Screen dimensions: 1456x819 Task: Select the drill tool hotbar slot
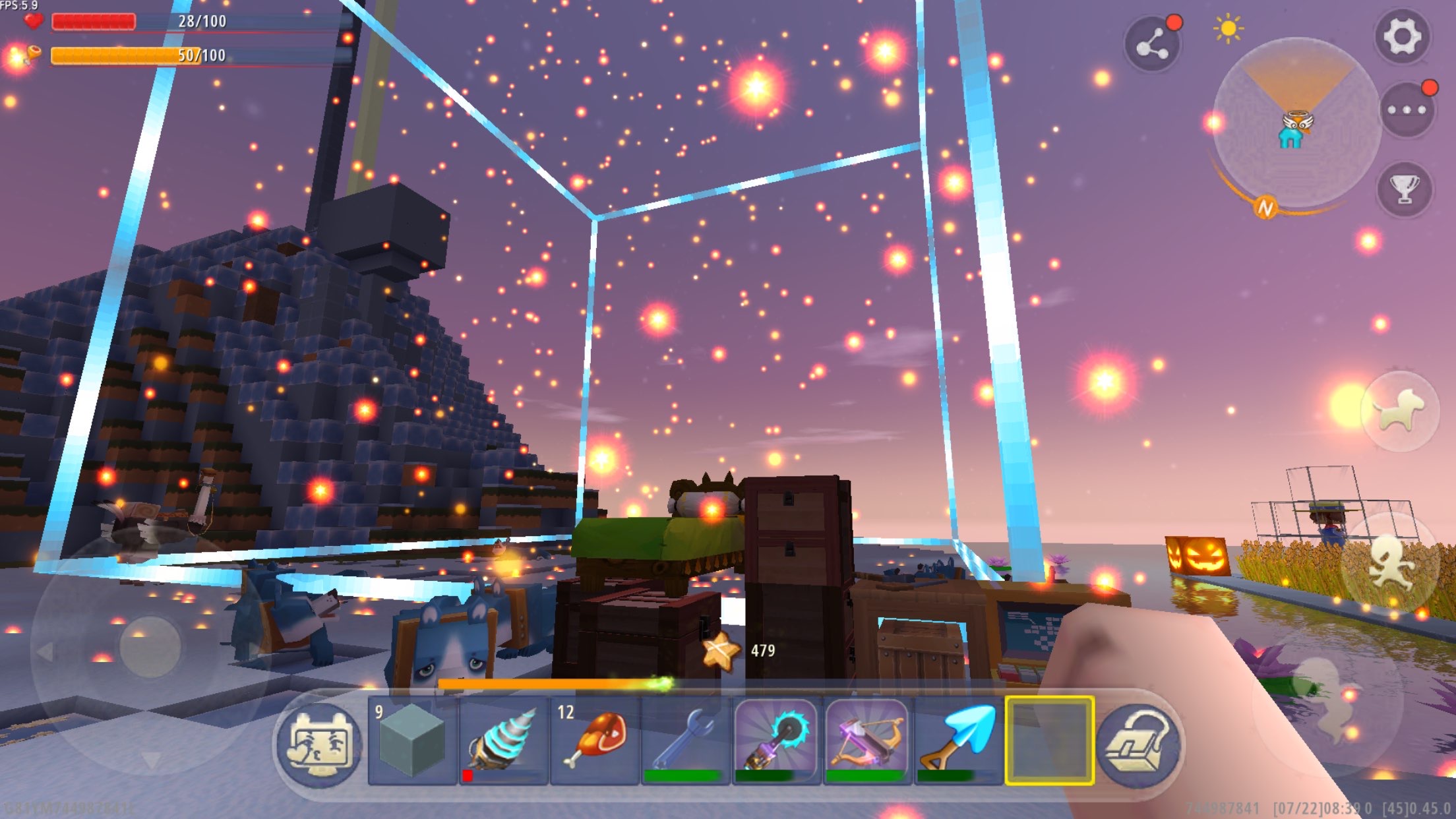503,741
